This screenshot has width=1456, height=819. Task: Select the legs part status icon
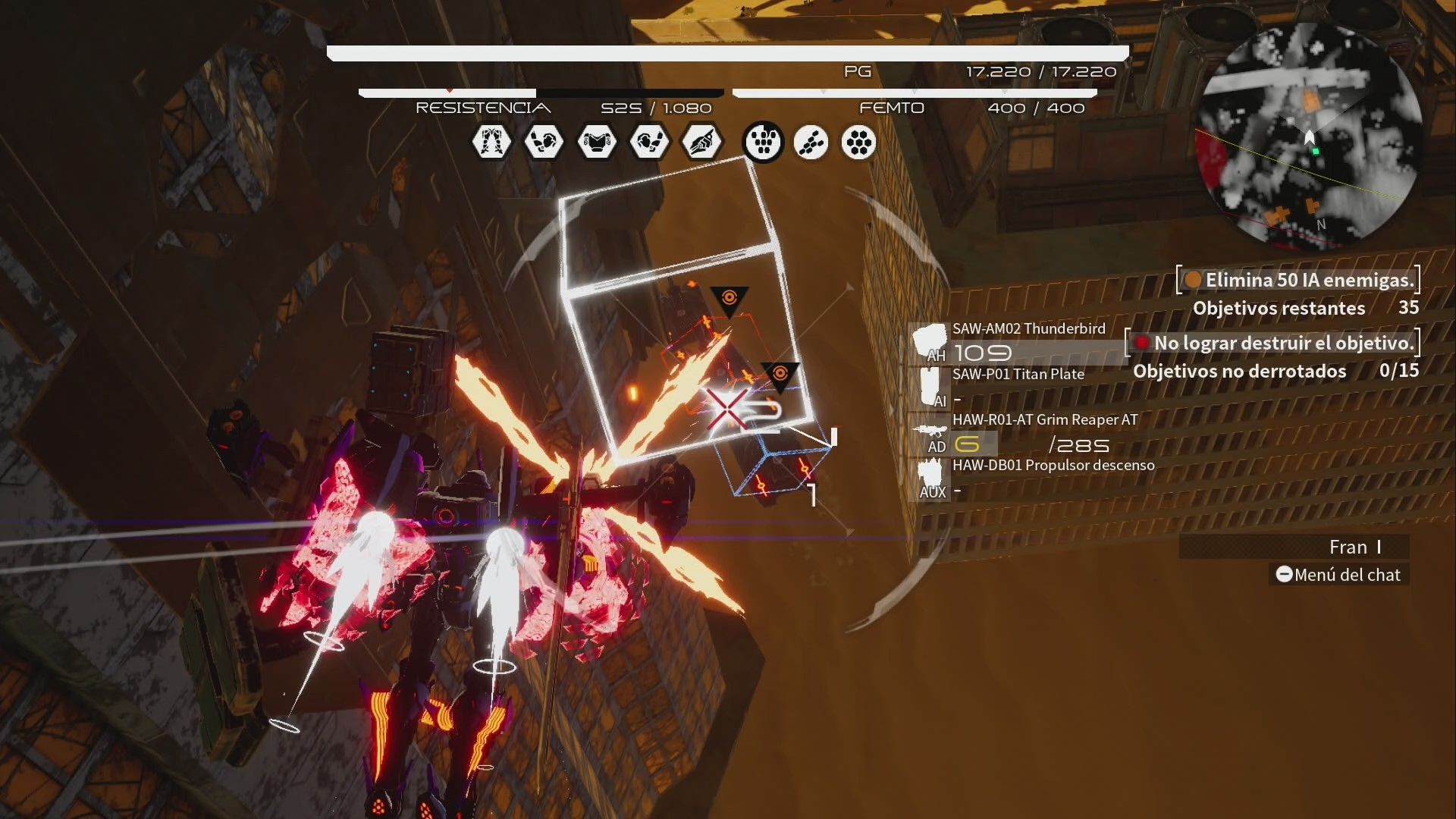pyautogui.click(x=491, y=142)
